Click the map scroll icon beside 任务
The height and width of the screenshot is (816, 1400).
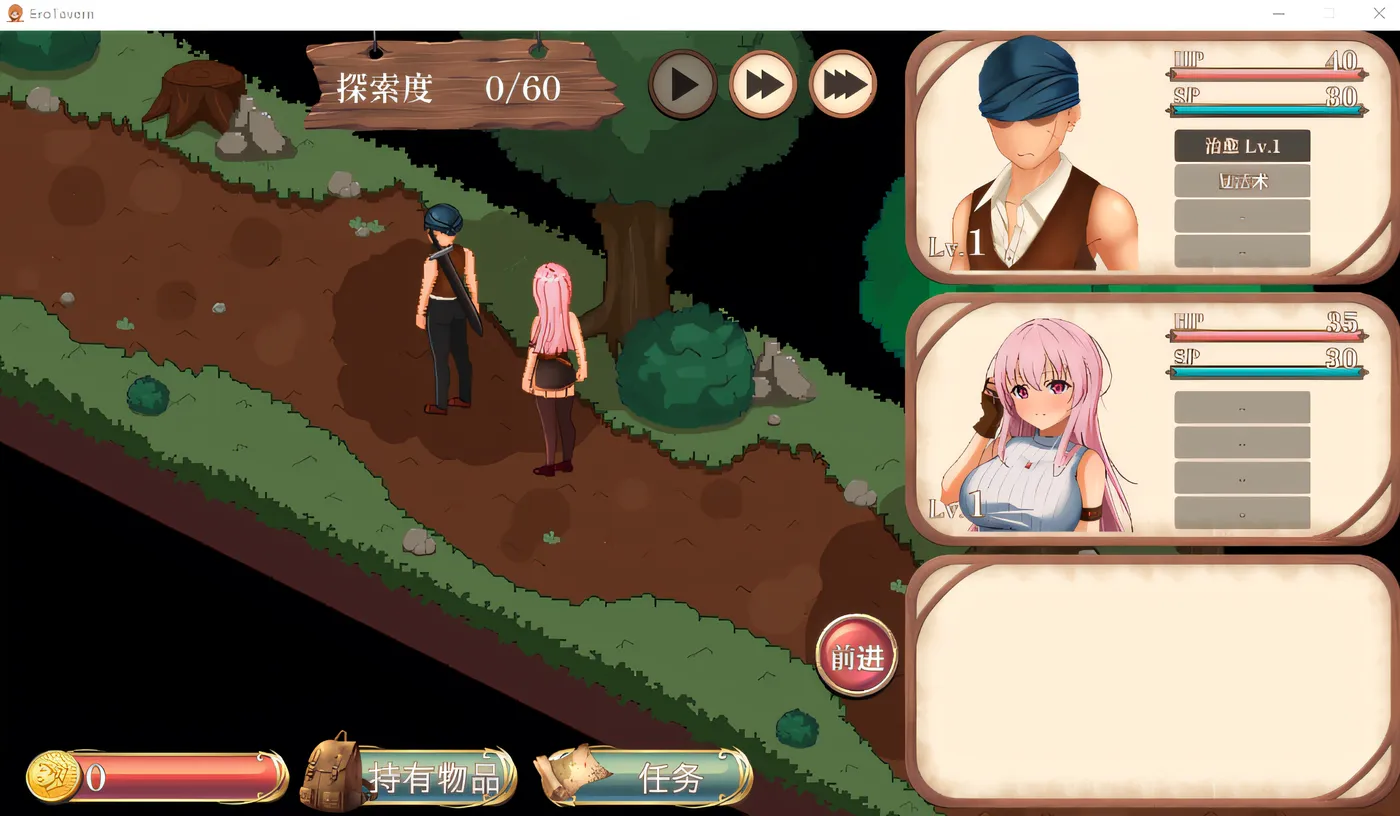point(570,777)
